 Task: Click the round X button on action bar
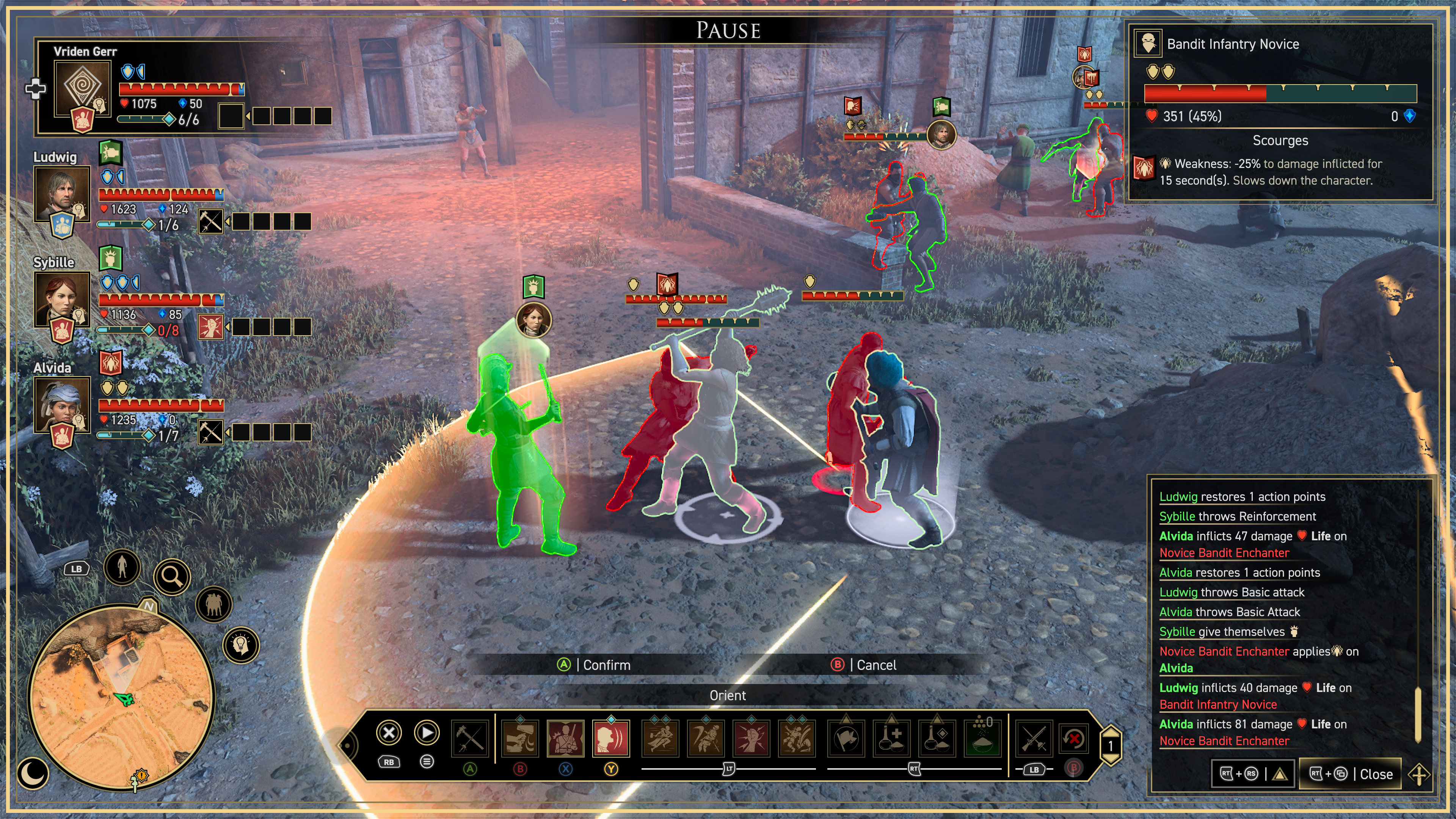click(389, 733)
